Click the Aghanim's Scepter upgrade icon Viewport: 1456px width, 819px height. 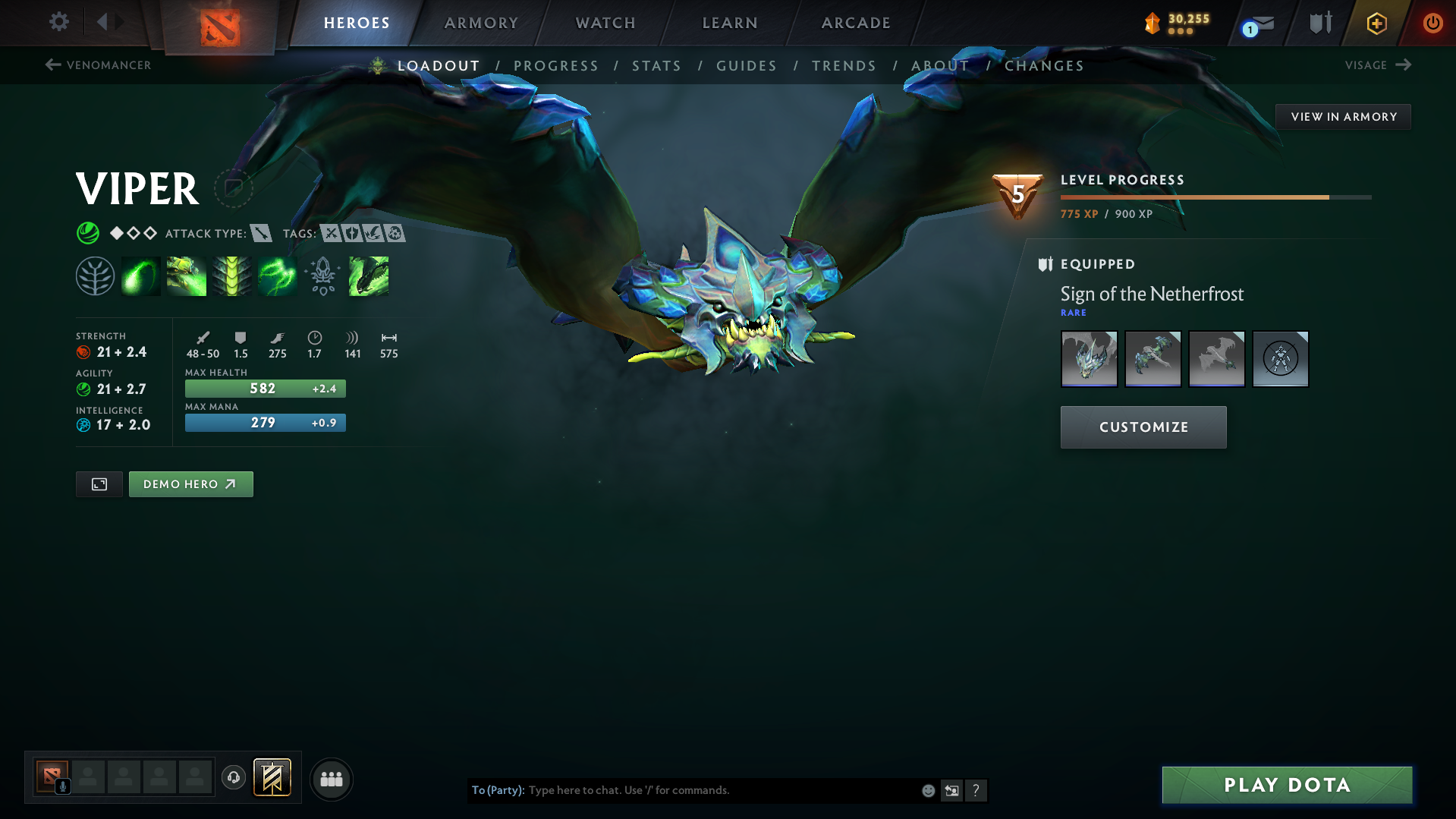pyautogui.click(x=322, y=276)
